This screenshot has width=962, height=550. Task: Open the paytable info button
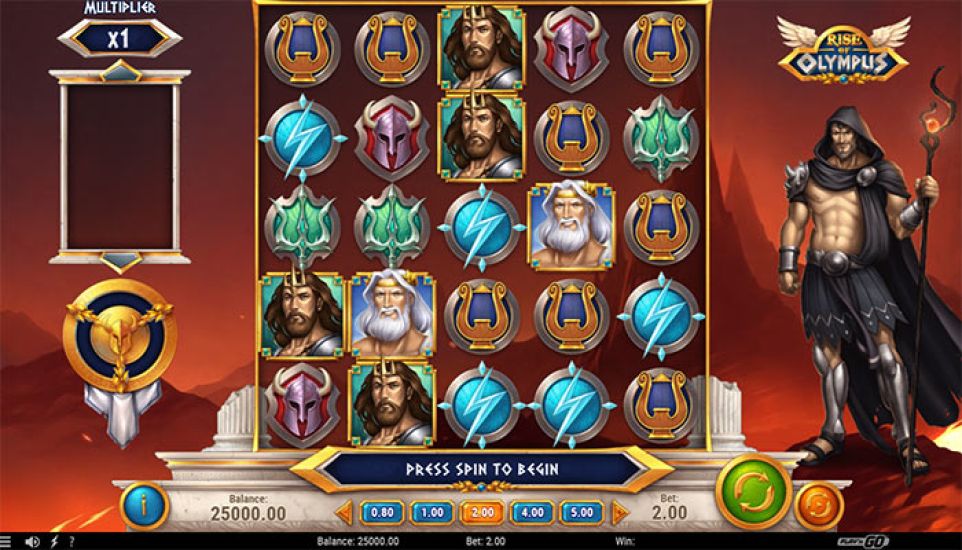143,507
